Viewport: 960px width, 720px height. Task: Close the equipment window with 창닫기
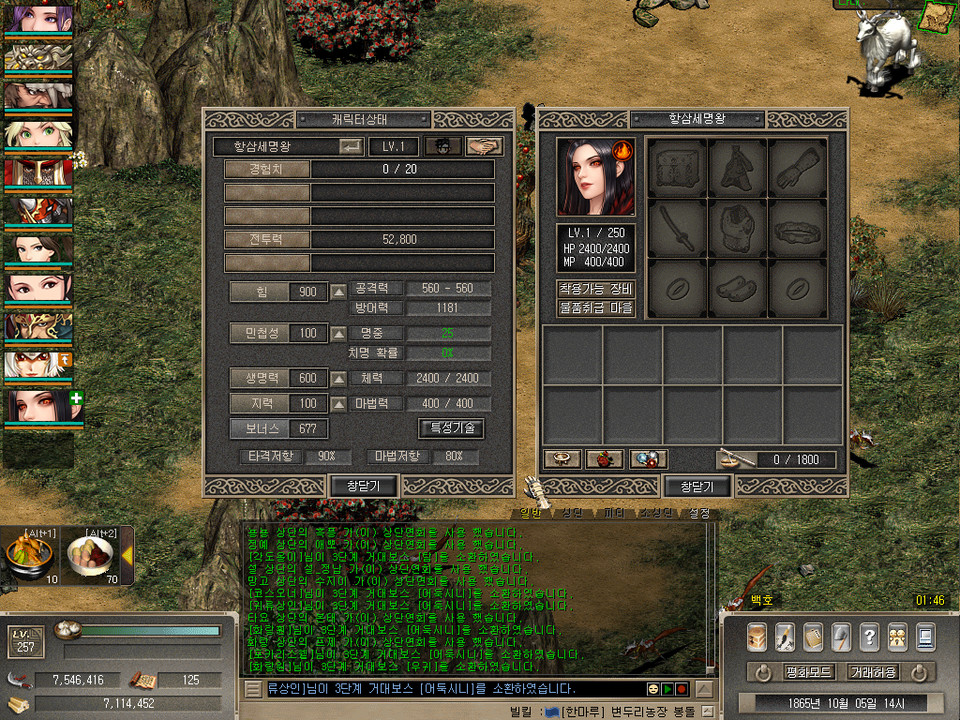[697, 486]
